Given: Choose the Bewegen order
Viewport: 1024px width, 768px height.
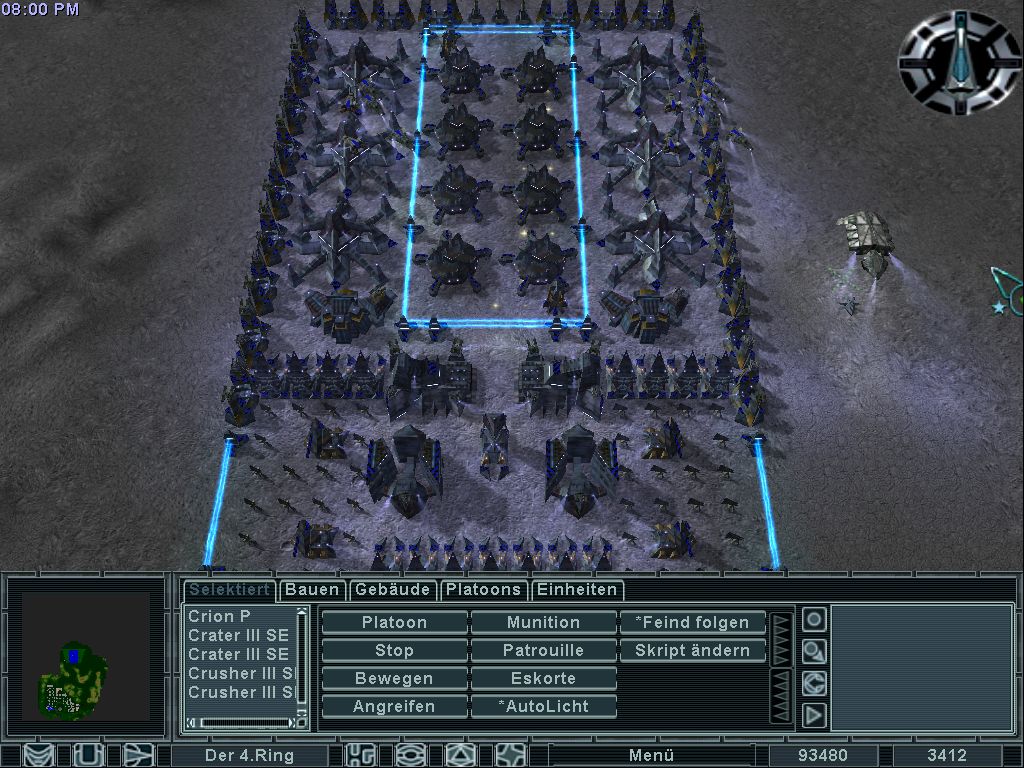Looking at the screenshot, I should [394, 678].
